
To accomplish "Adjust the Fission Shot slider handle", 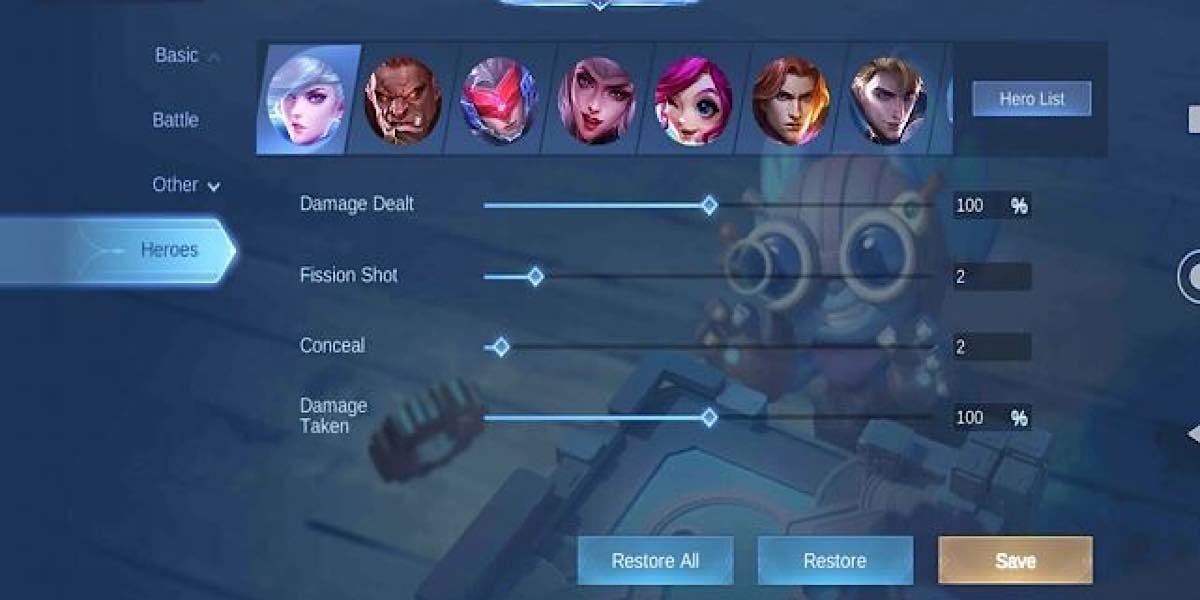I will point(535,276).
